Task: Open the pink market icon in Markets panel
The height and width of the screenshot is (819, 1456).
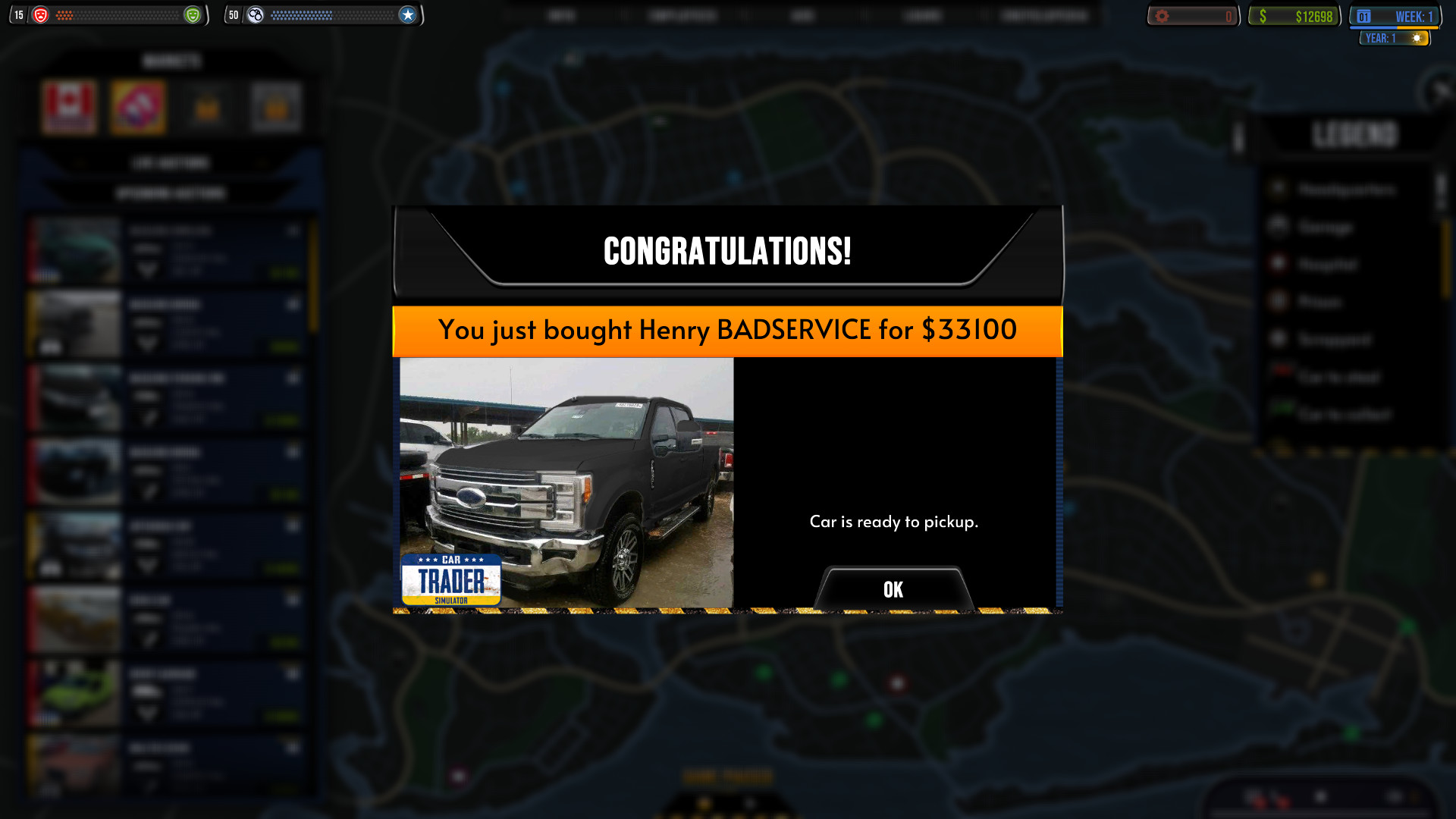Action: [138, 106]
